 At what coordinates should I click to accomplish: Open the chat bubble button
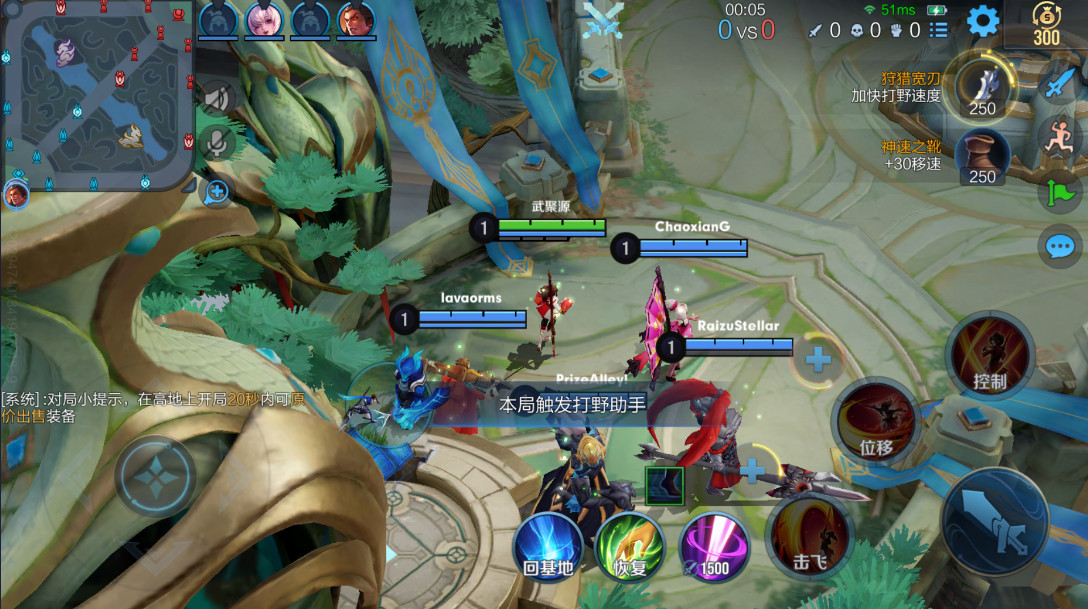tap(1059, 245)
